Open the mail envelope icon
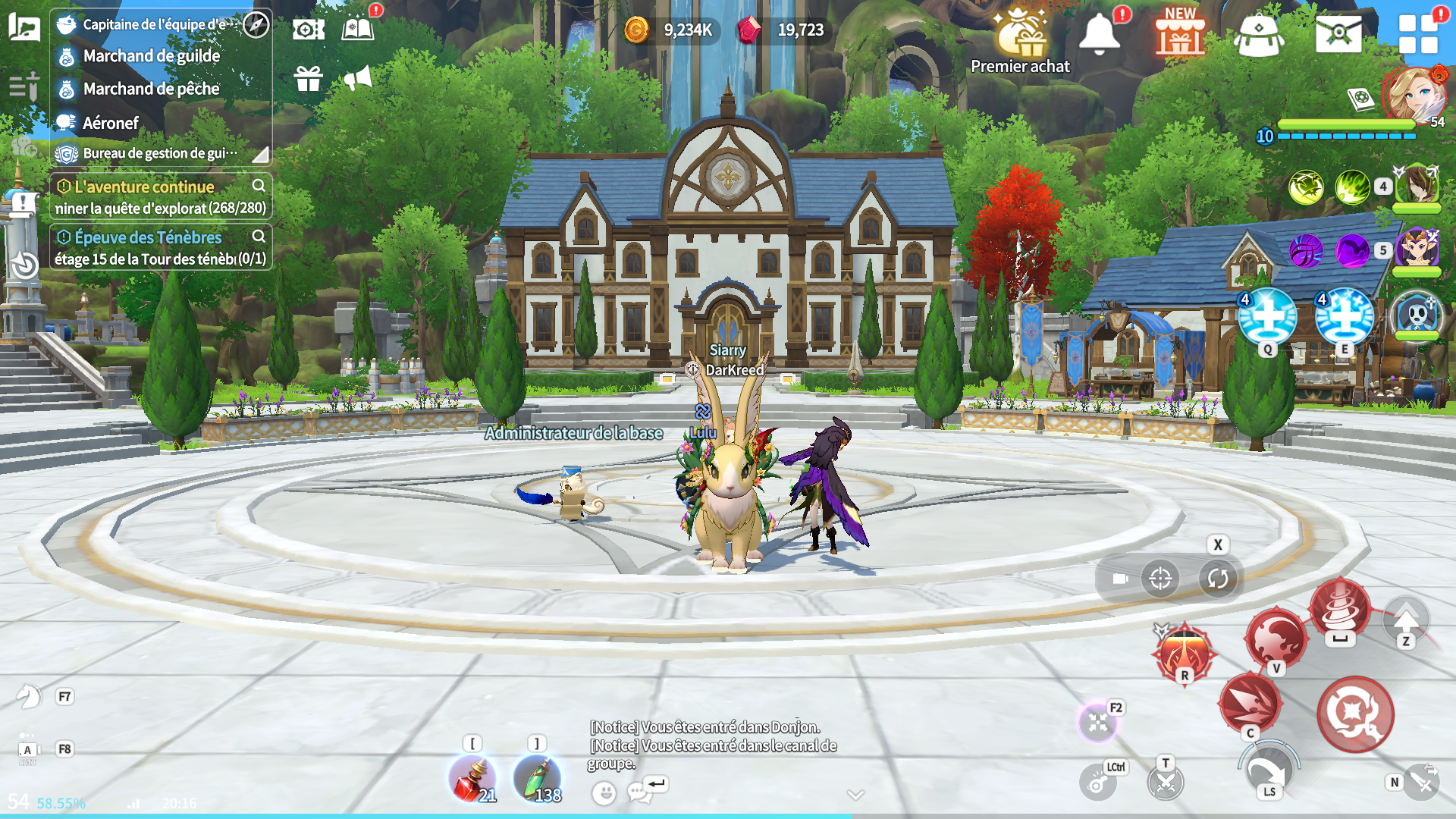Image resolution: width=1456 pixels, height=819 pixels. (1338, 33)
